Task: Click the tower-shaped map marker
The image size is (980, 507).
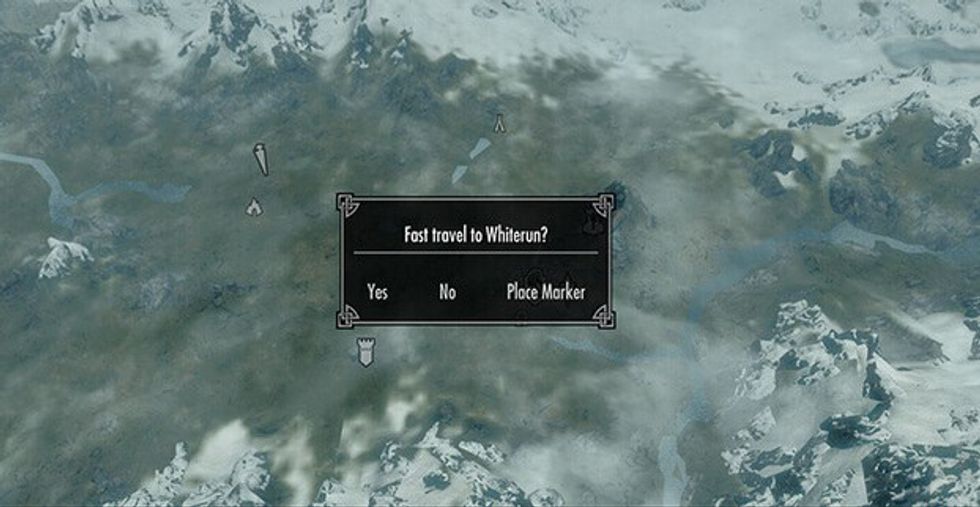Action: (x=365, y=351)
